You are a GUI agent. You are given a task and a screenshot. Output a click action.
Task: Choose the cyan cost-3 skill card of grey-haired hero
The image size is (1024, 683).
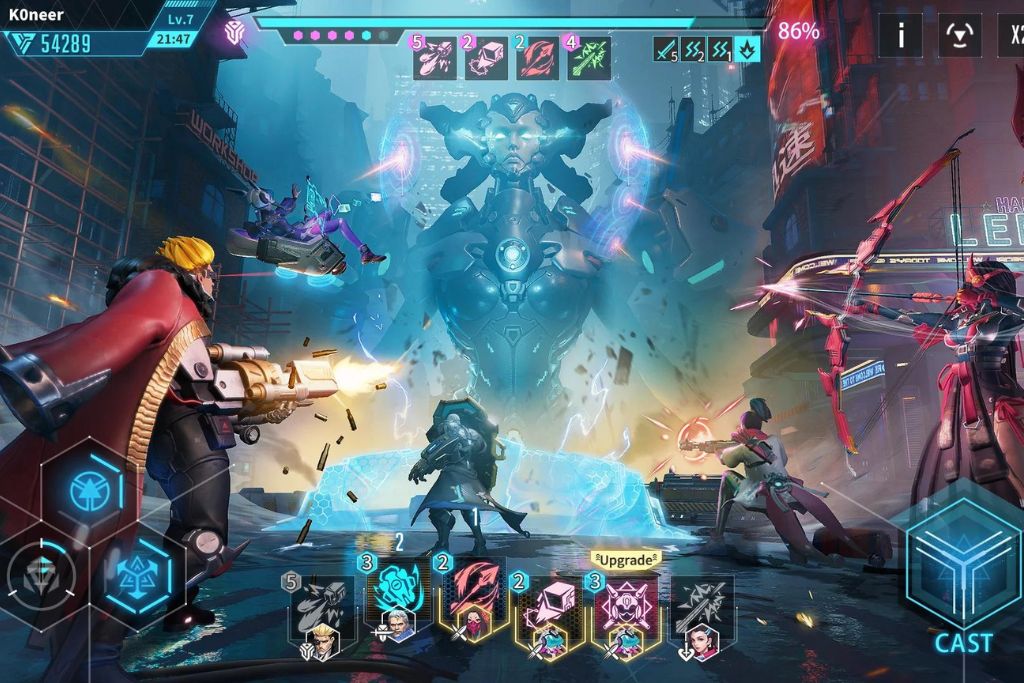(x=397, y=600)
